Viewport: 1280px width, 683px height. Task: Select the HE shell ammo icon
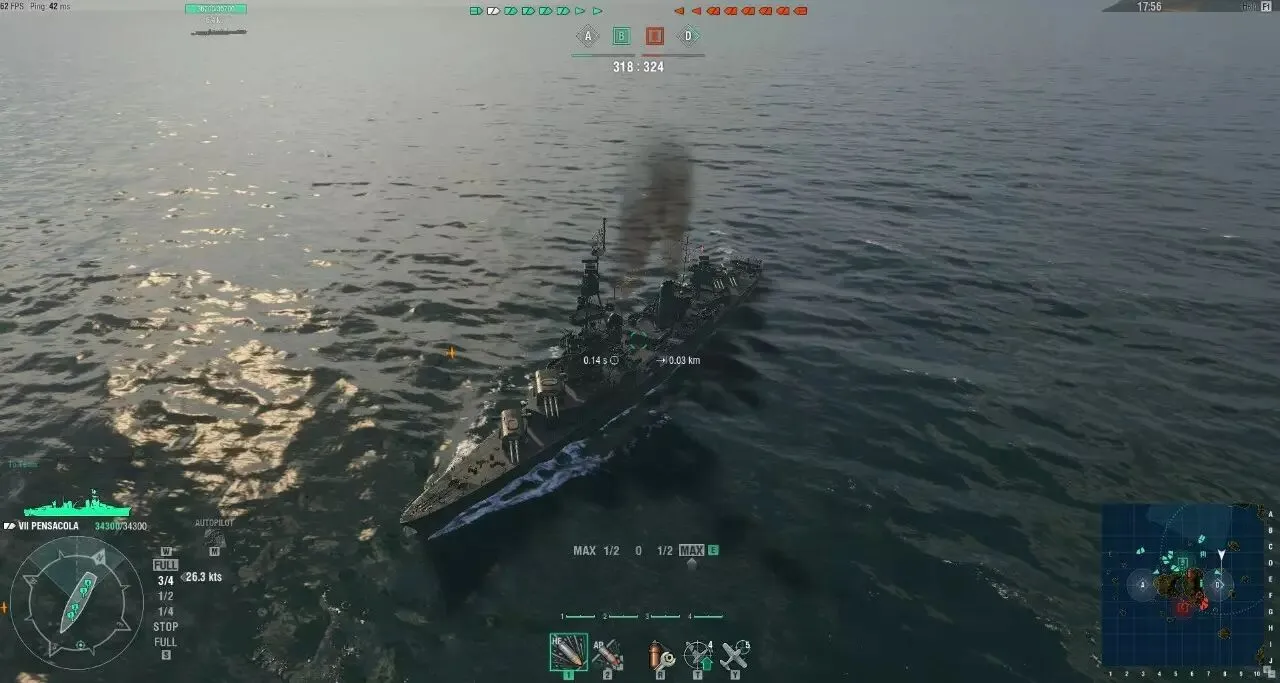click(x=568, y=653)
